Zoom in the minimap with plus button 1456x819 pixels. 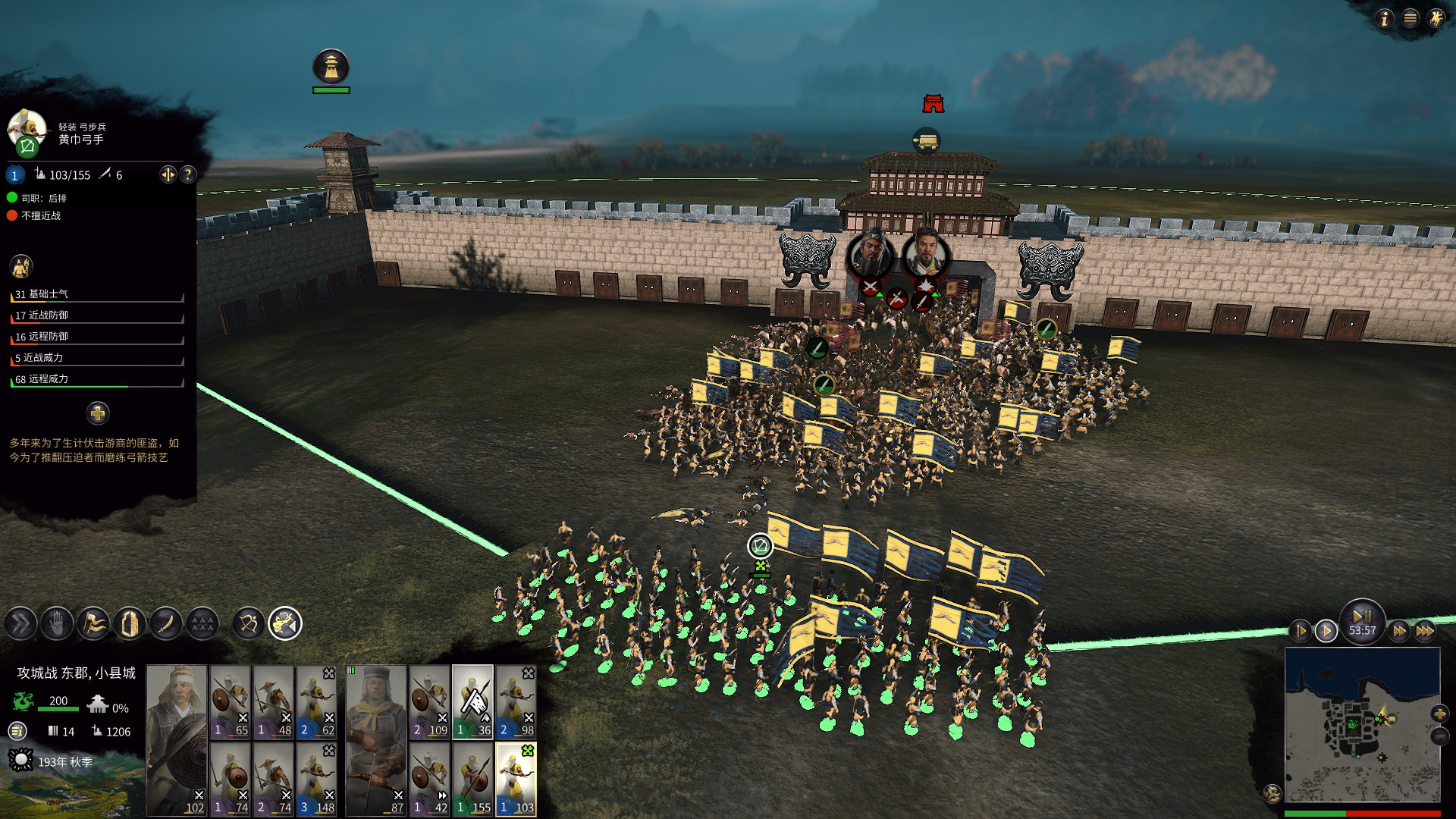[1439, 714]
